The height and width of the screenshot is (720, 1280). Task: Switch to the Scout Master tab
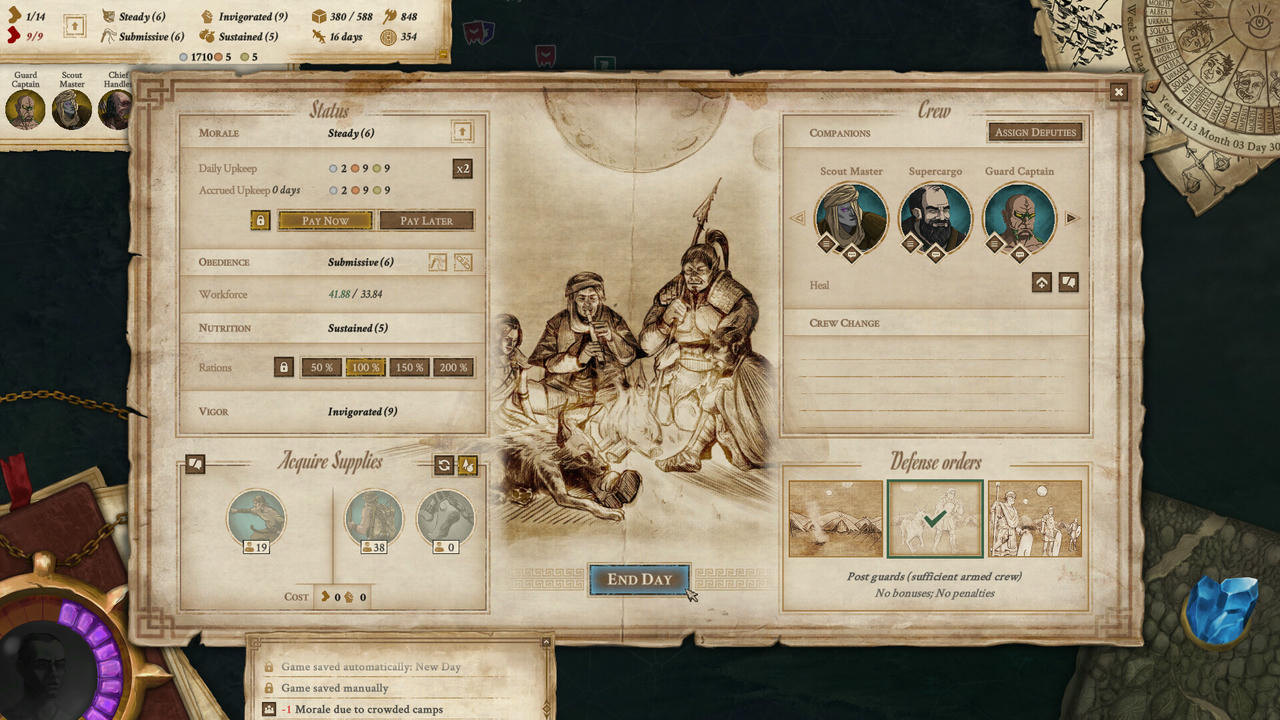click(71, 108)
